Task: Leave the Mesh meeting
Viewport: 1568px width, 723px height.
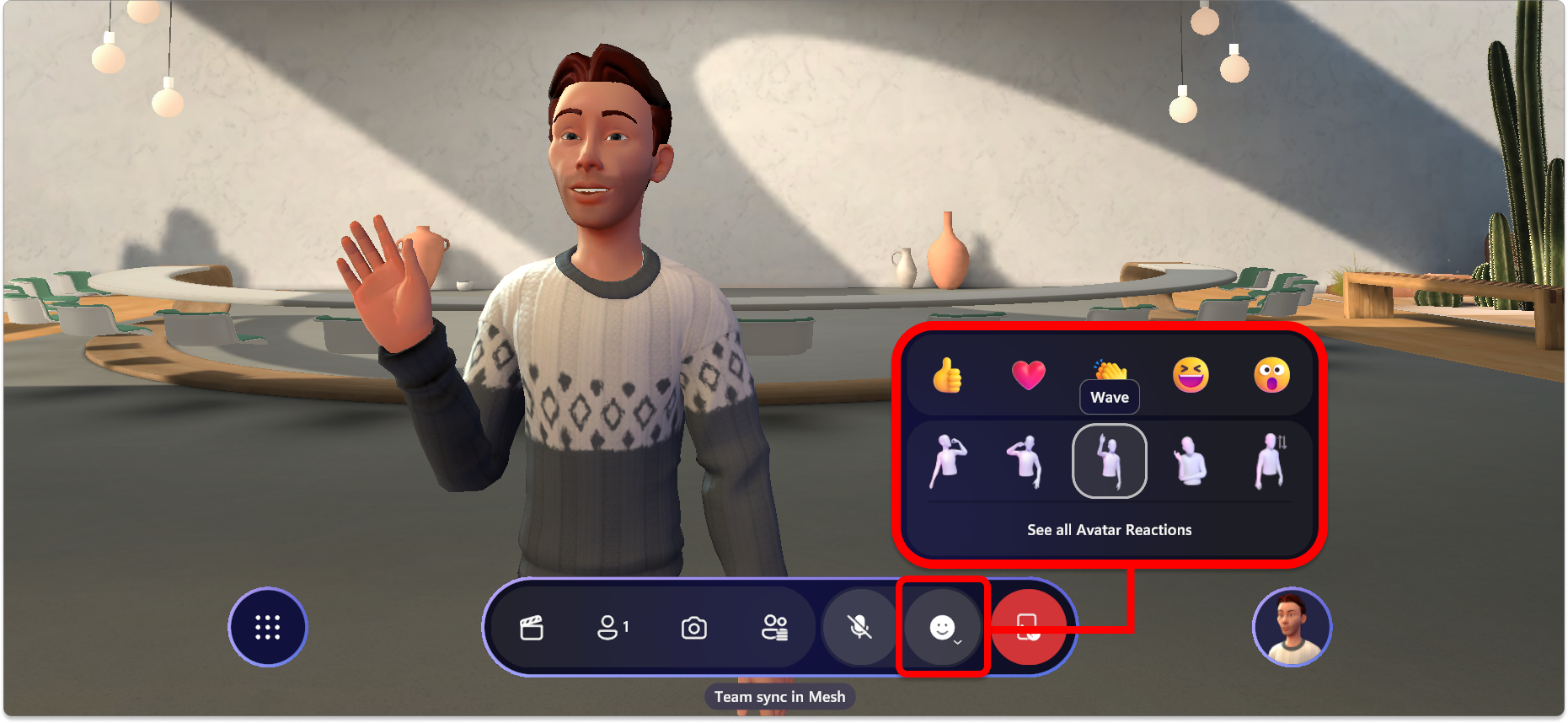Action: (x=1030, y=627)
